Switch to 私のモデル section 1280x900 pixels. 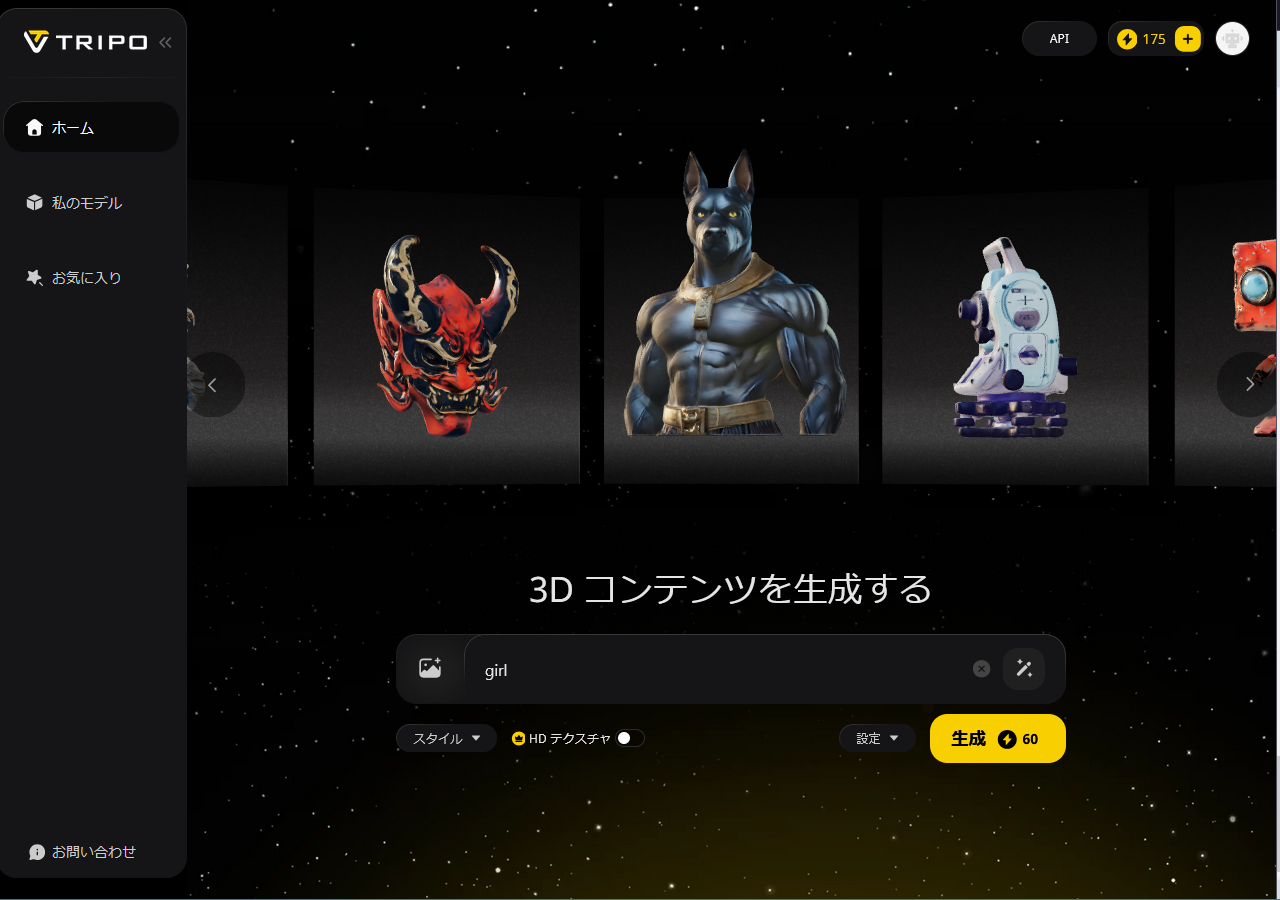(x=88, y=202)
